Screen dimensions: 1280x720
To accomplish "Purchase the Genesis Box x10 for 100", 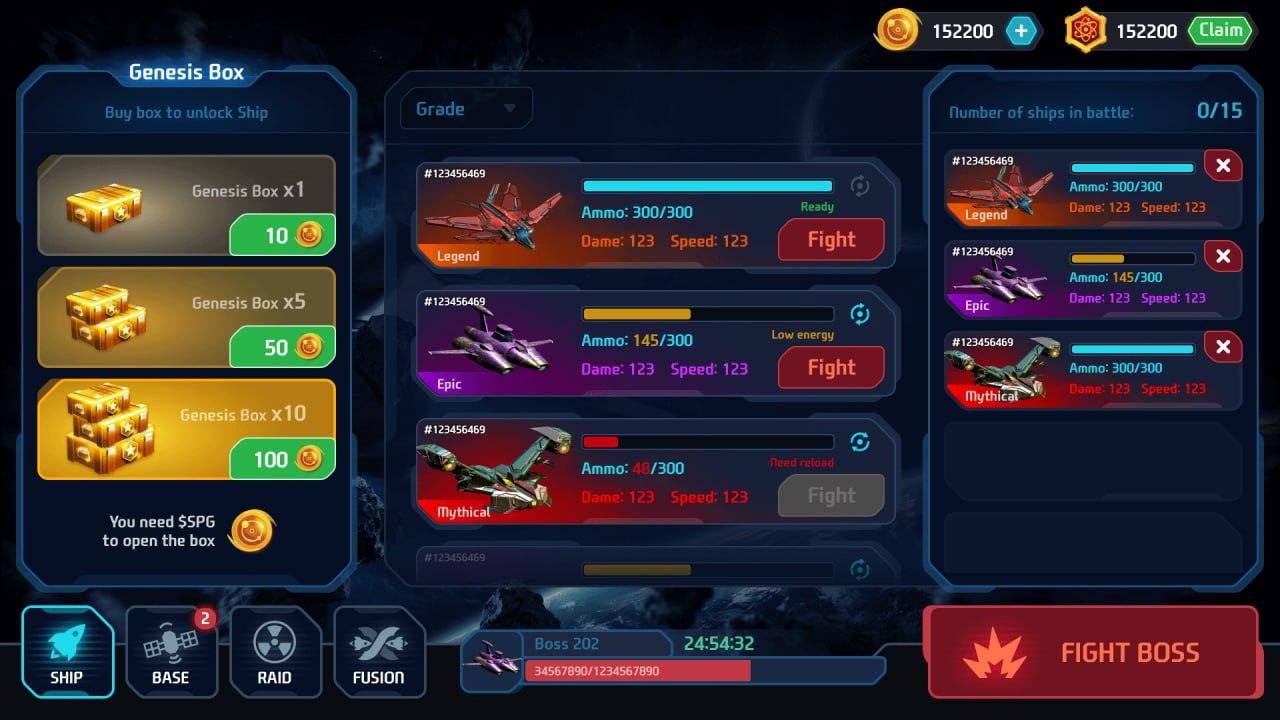I will [x=282, y=460].
